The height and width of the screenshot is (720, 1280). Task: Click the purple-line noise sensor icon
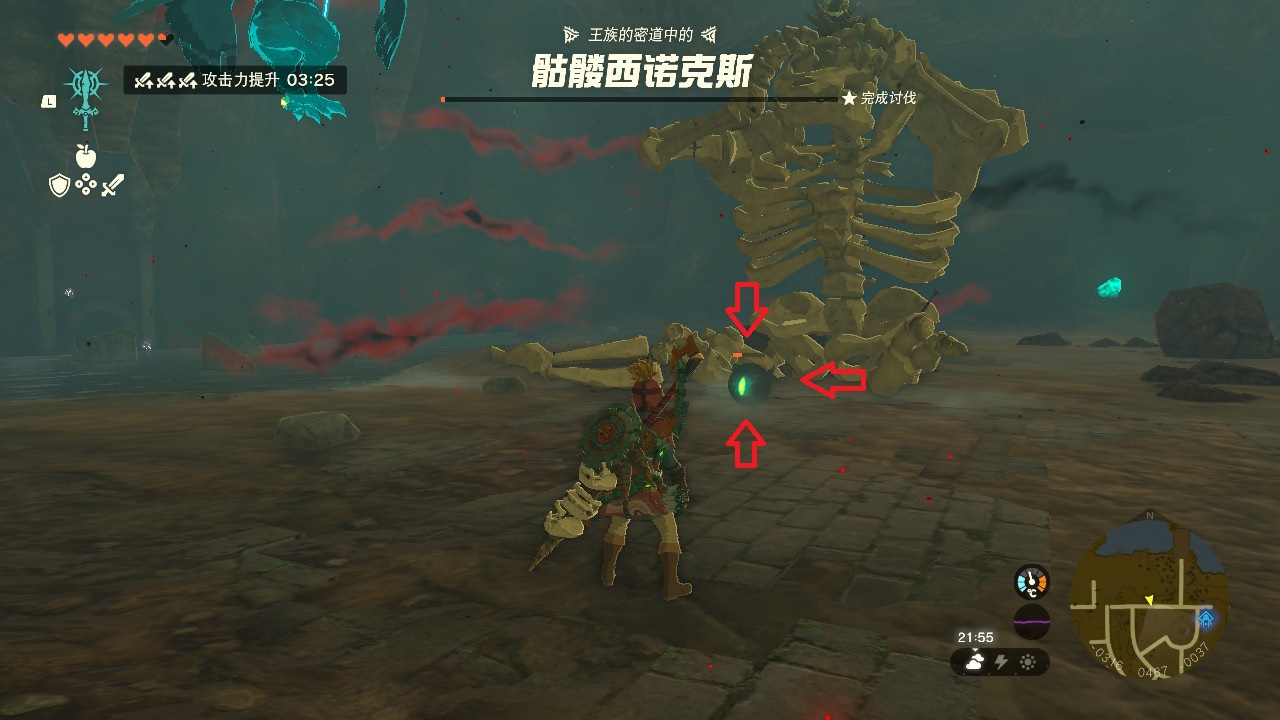pyautogui.click(x=1031, y=621)
